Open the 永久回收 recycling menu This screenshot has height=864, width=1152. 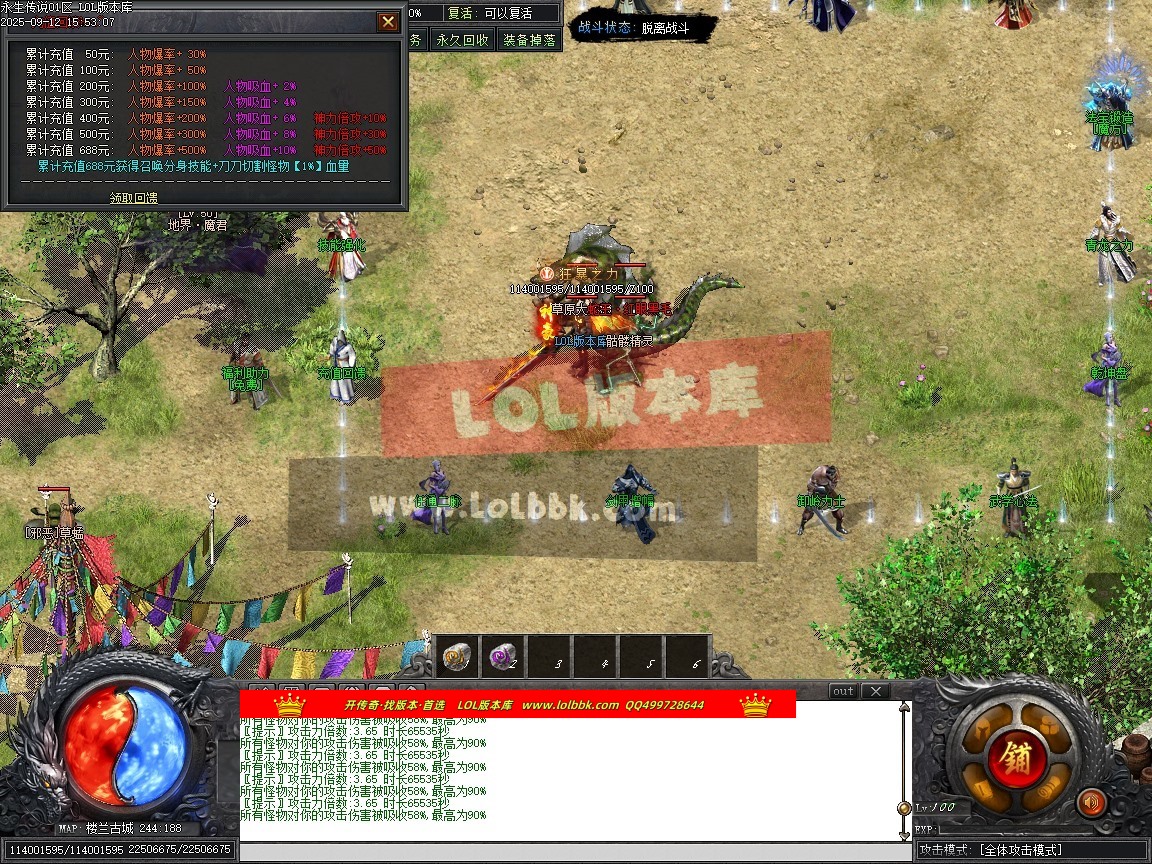click(x=462, y=40)
